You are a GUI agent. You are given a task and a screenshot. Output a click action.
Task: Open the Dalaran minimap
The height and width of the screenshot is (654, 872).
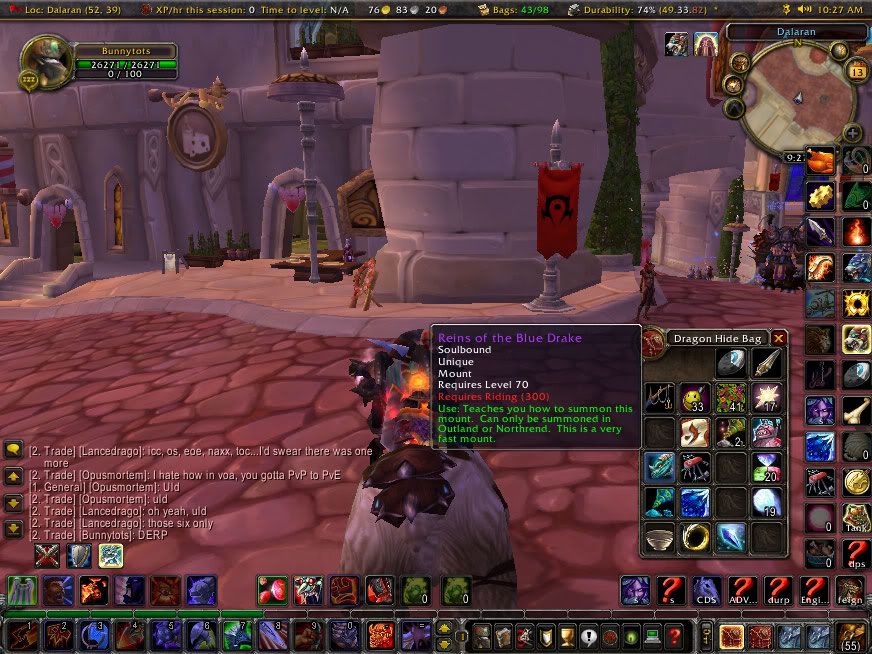click(799, 96)
